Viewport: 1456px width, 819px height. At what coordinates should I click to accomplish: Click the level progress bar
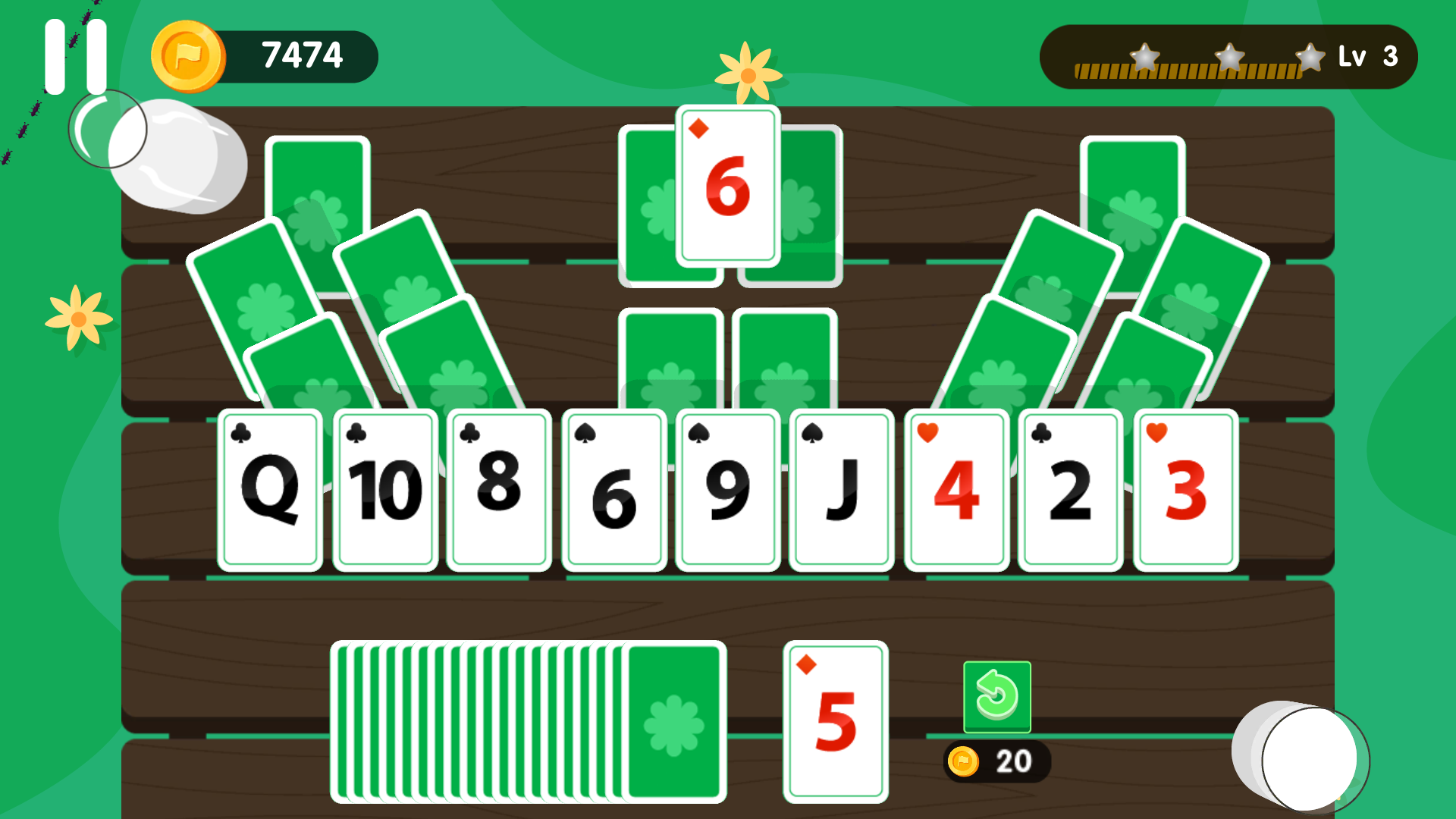pyautogui.click(x=1191, y=72)
